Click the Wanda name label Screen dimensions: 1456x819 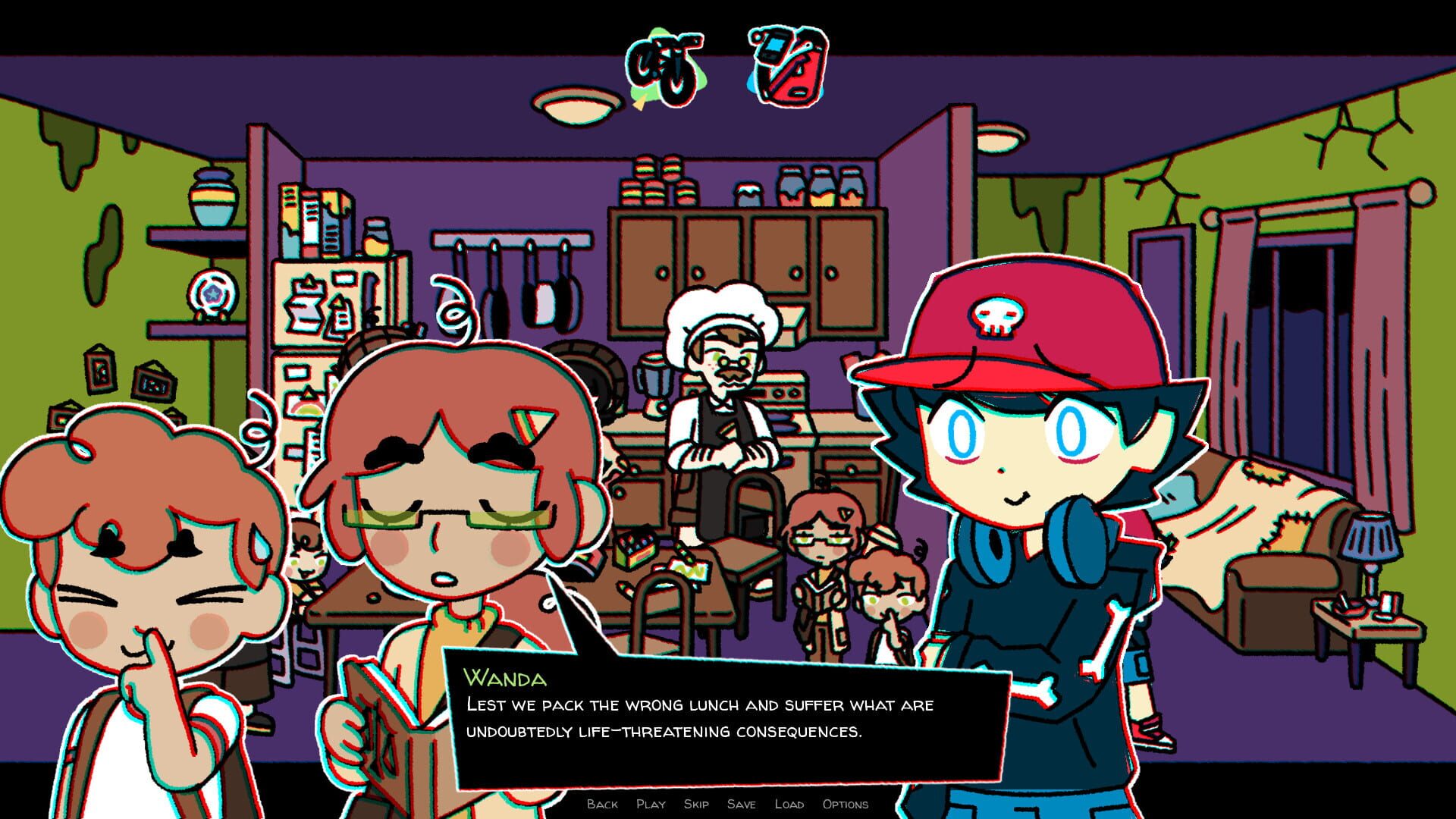pos(507,677)
